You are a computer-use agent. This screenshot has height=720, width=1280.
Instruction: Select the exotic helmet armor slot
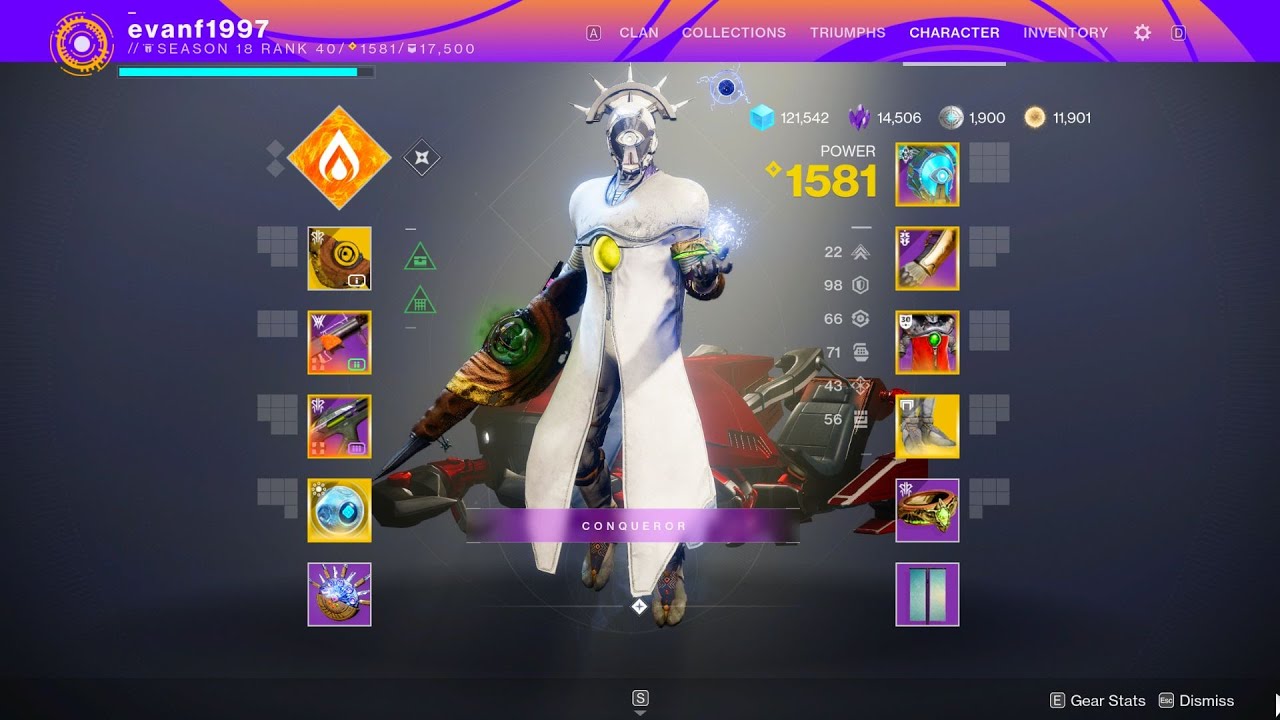coord(927,175)
